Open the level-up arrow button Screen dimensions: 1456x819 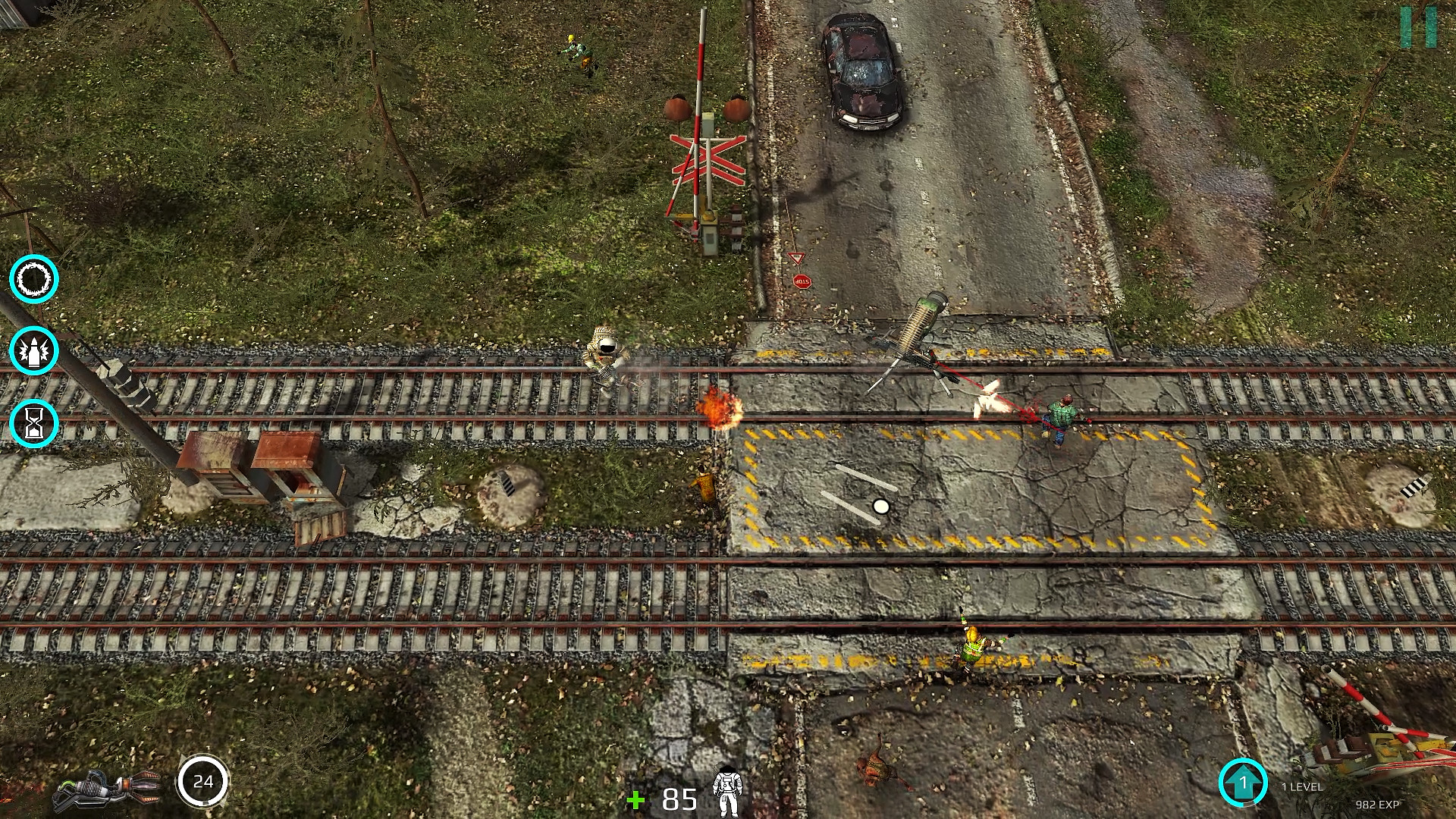tap(1243, 783)
